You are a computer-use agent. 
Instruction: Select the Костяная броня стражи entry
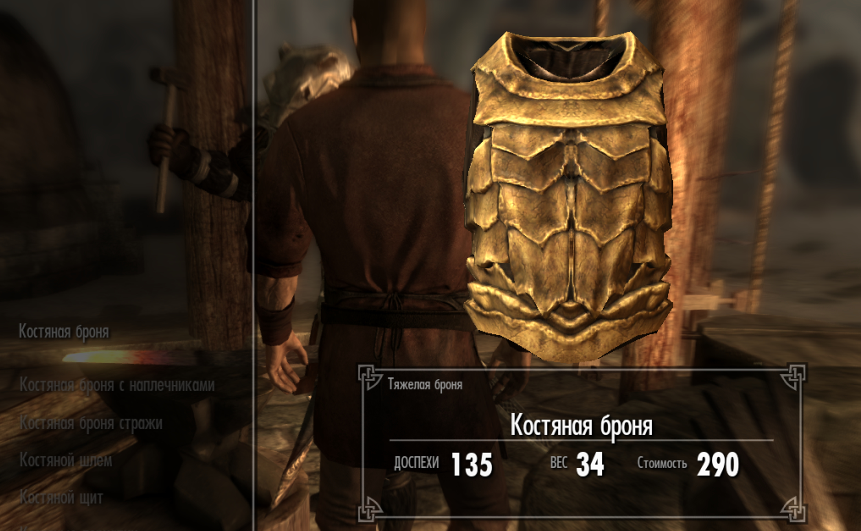91,423
